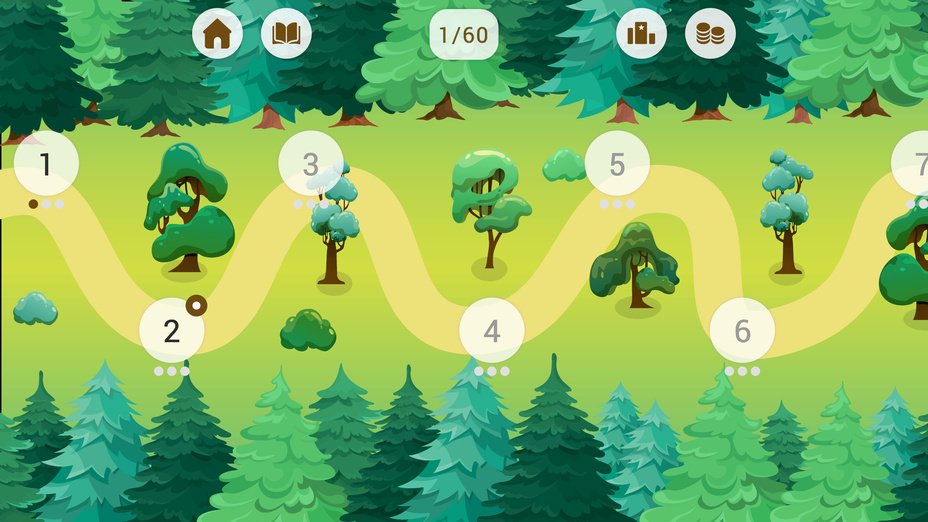This screenshot has height=522, width=928.
Task: Open the book icon menu
Action: (286, 34)
